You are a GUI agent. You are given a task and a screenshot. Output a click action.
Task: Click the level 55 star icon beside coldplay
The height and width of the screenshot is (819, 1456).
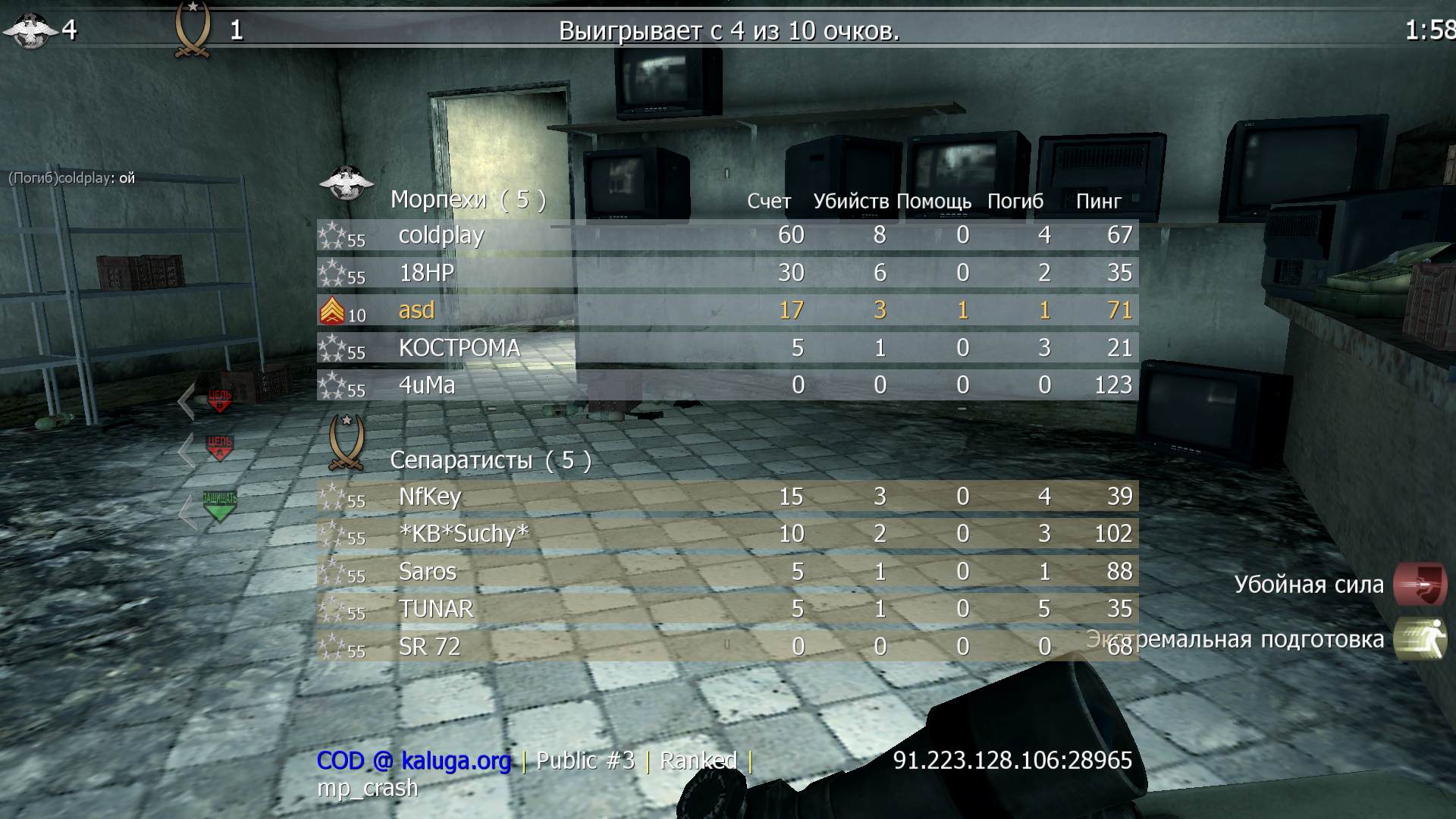pos(334,235)
